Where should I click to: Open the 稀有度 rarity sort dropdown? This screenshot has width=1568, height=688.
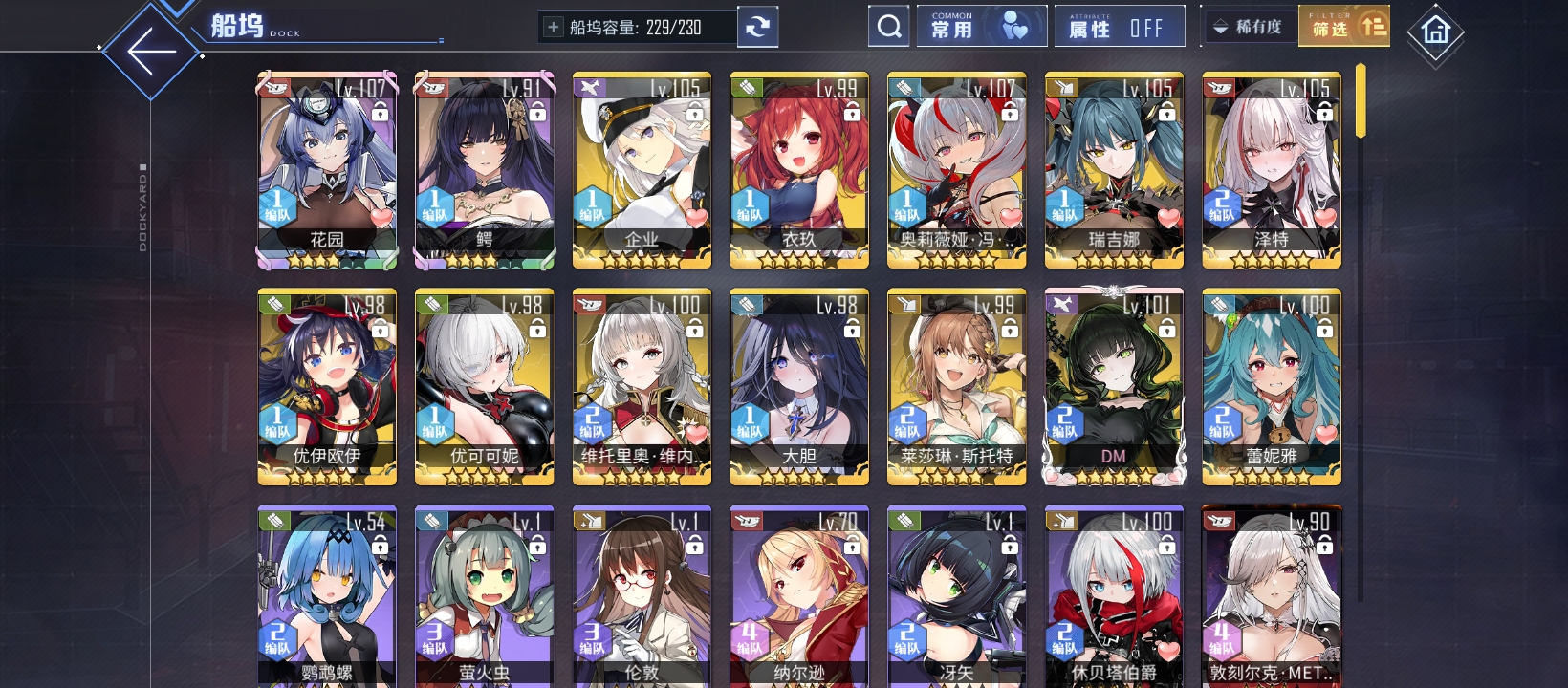(1249, 27)
